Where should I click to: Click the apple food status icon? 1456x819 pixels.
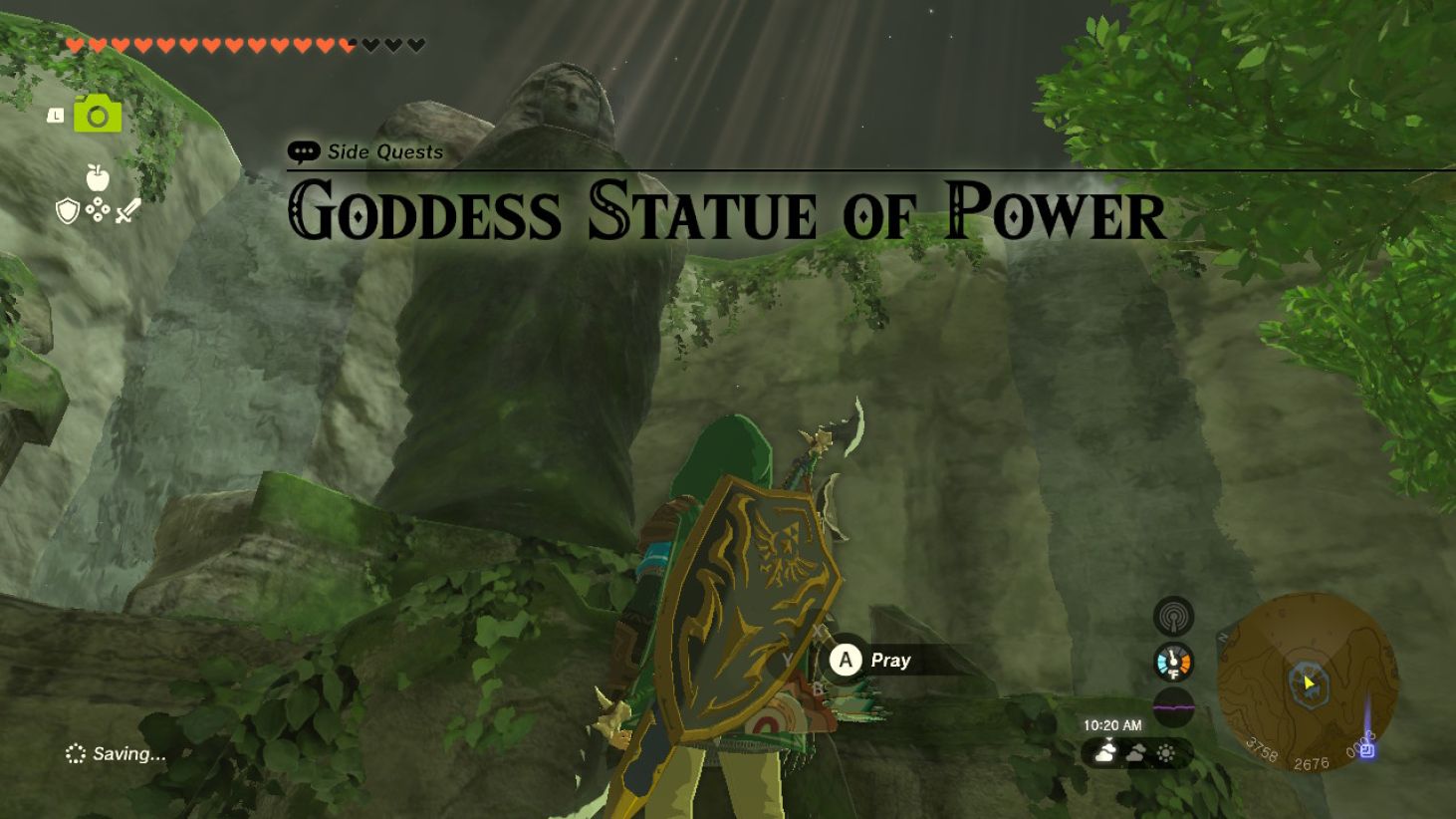click(x=98, y=177)
